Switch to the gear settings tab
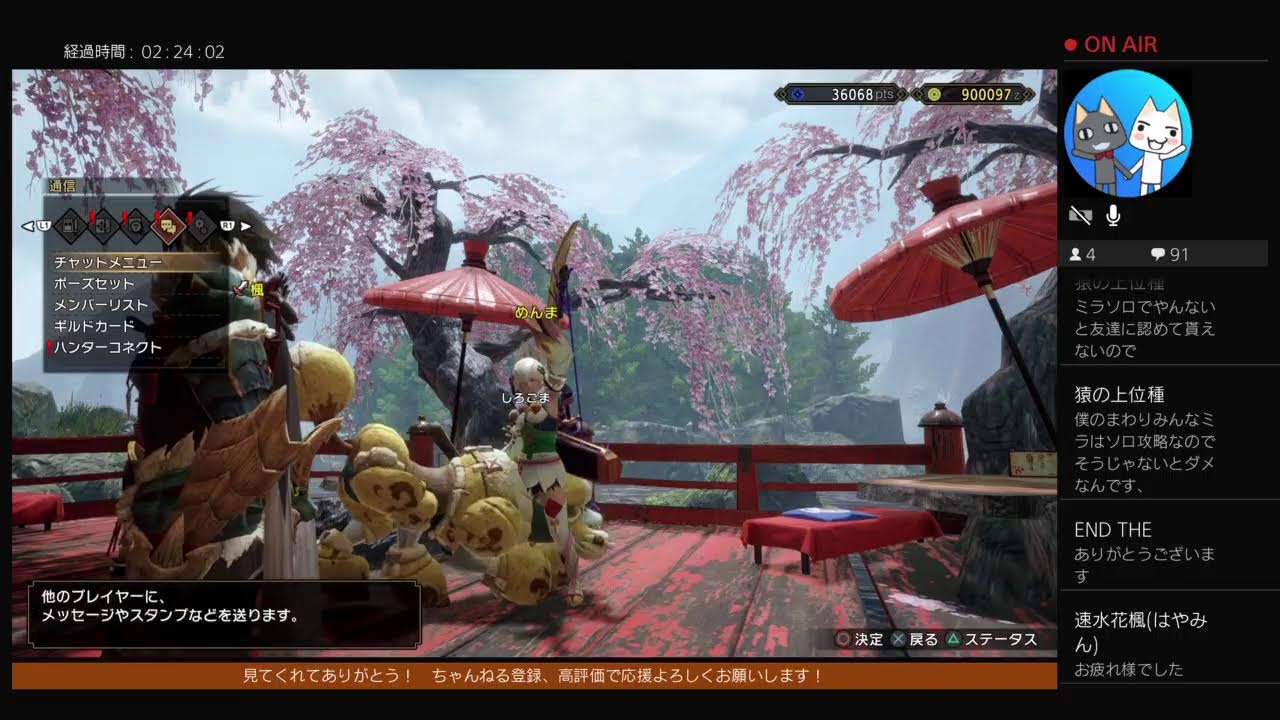 [x=201, y=226]
